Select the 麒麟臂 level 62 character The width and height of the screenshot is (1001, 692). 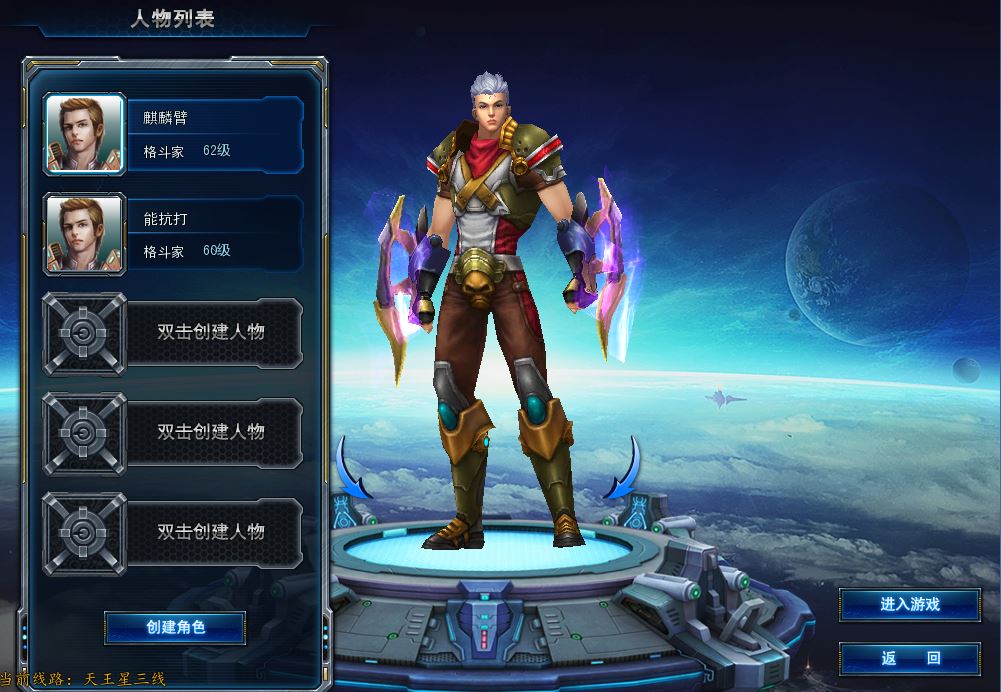174,134
